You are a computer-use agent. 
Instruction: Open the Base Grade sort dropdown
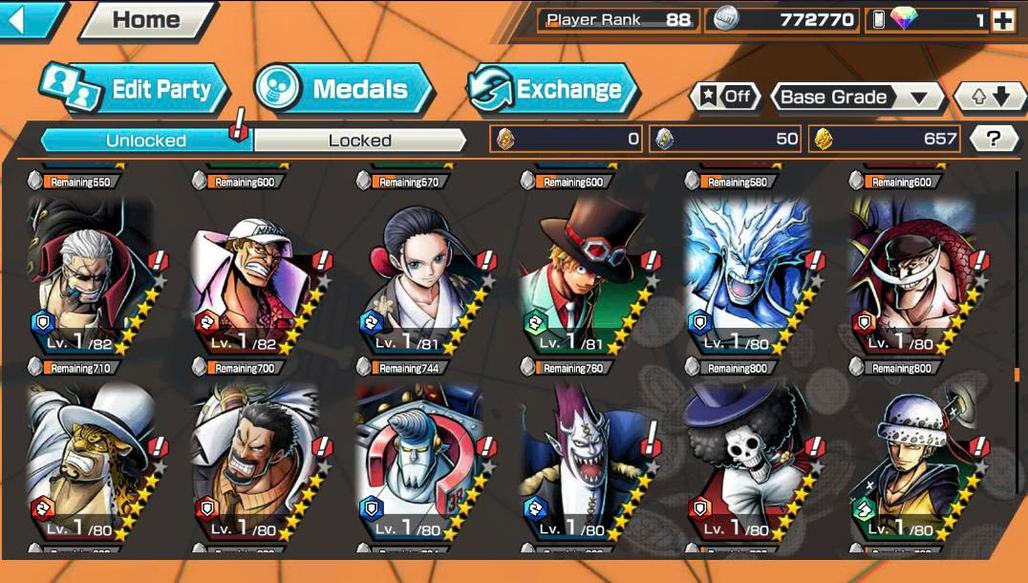(858, 97)
